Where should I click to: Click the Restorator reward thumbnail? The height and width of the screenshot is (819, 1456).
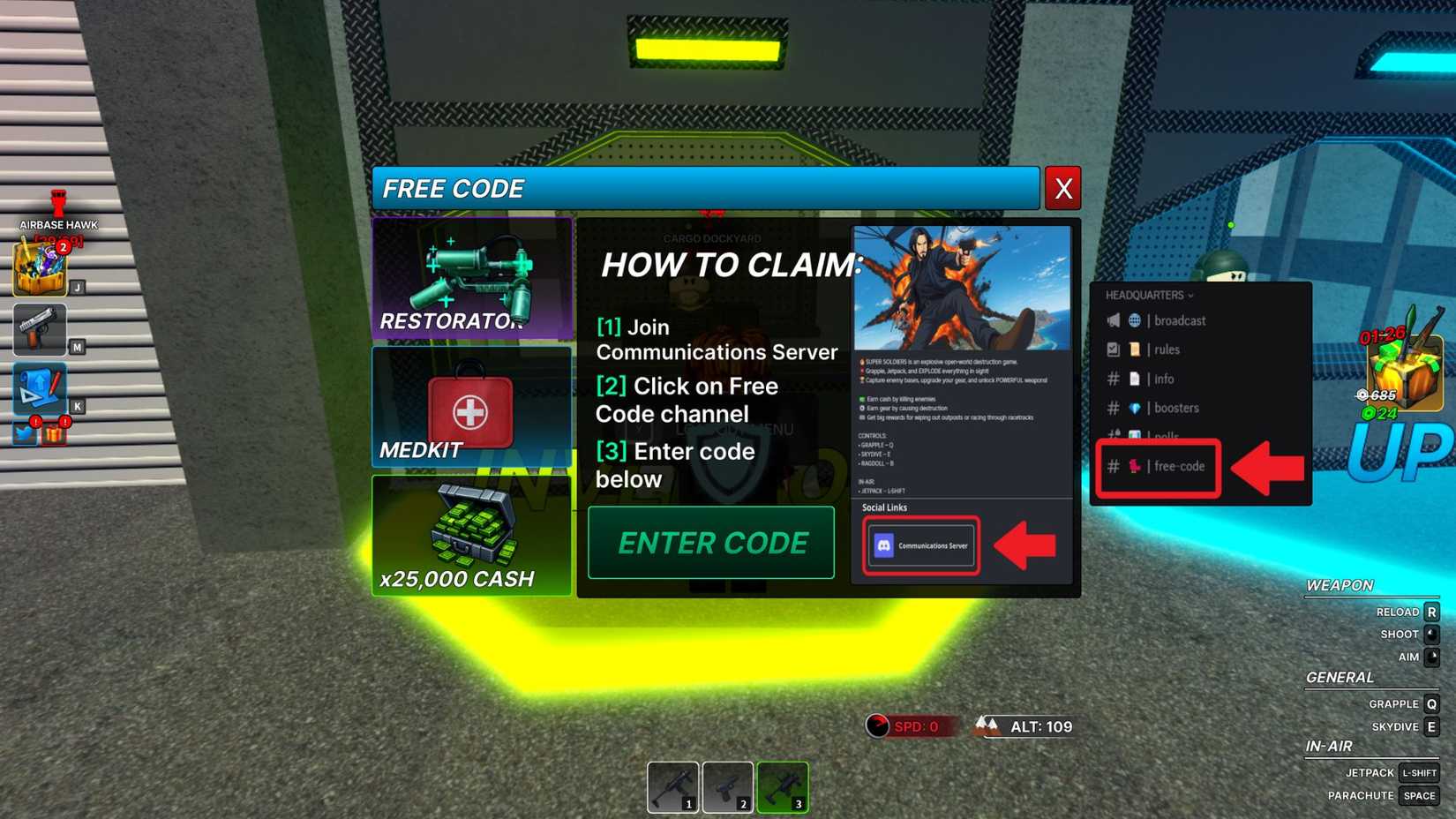click(472, 276)
